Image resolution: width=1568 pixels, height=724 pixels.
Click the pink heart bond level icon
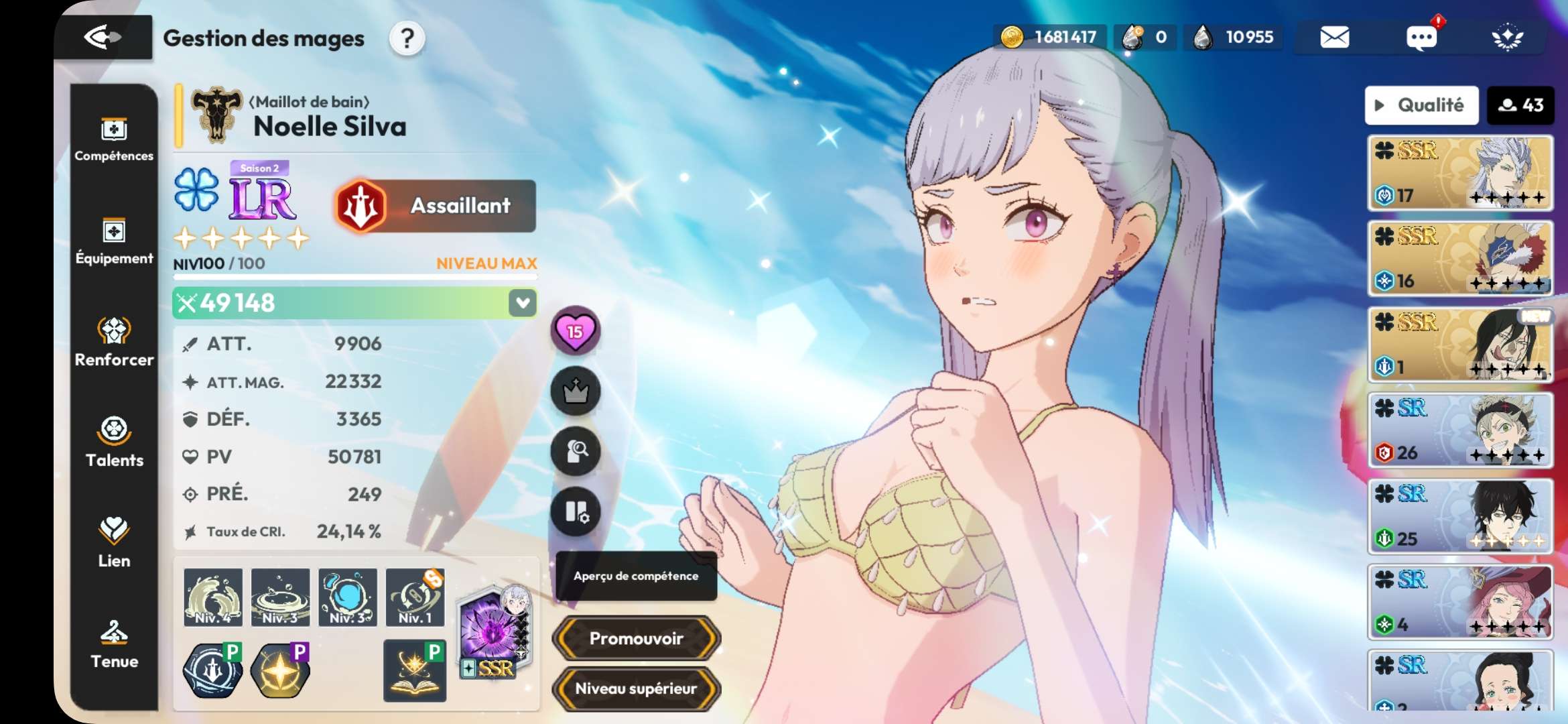click(x=575, y=330)
